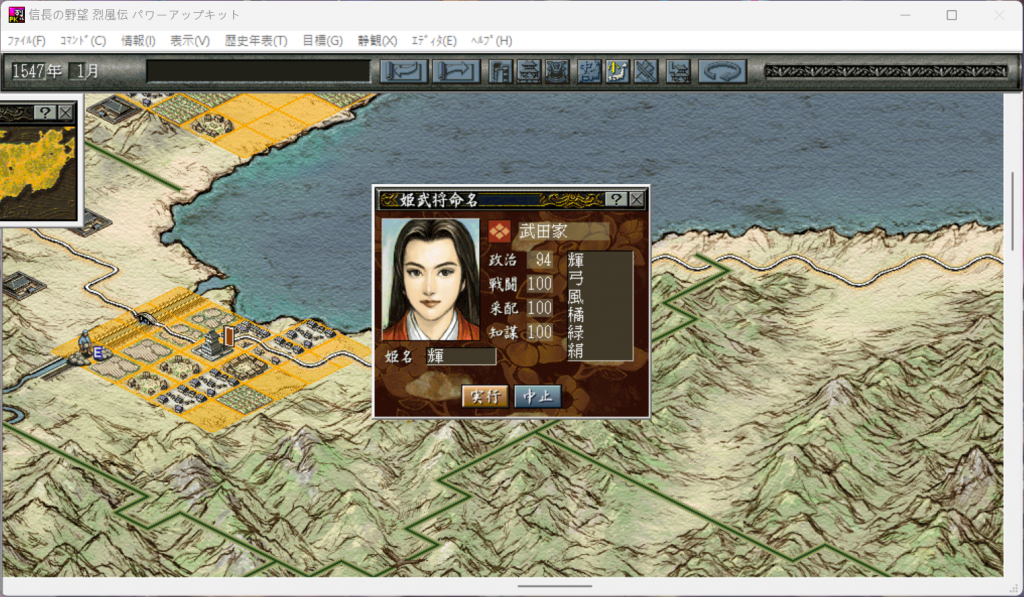
Task: Close the minimap panel
Action: click(66, 112)
